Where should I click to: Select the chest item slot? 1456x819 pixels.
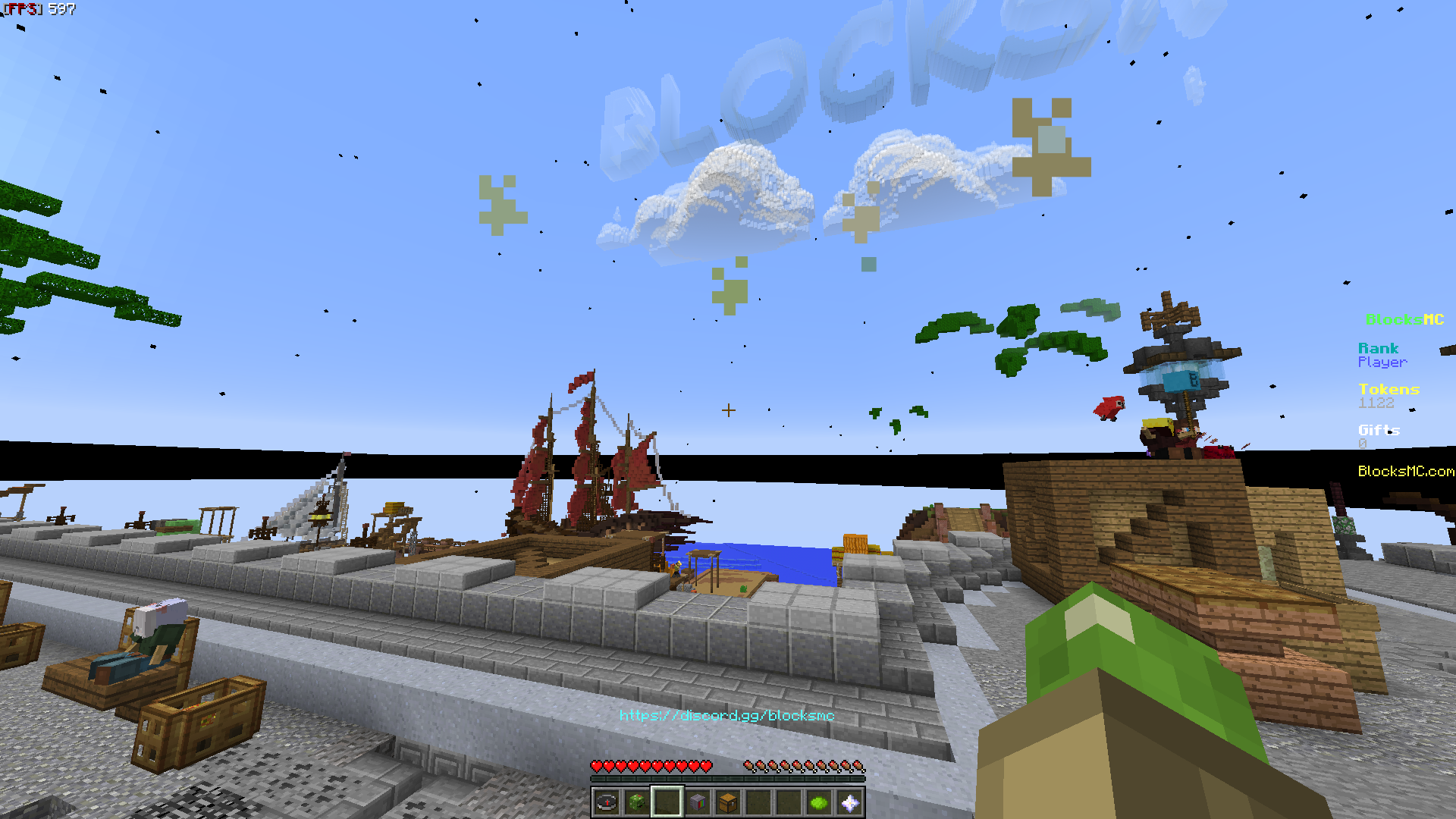pyautogui.click(x=728, y=802)
